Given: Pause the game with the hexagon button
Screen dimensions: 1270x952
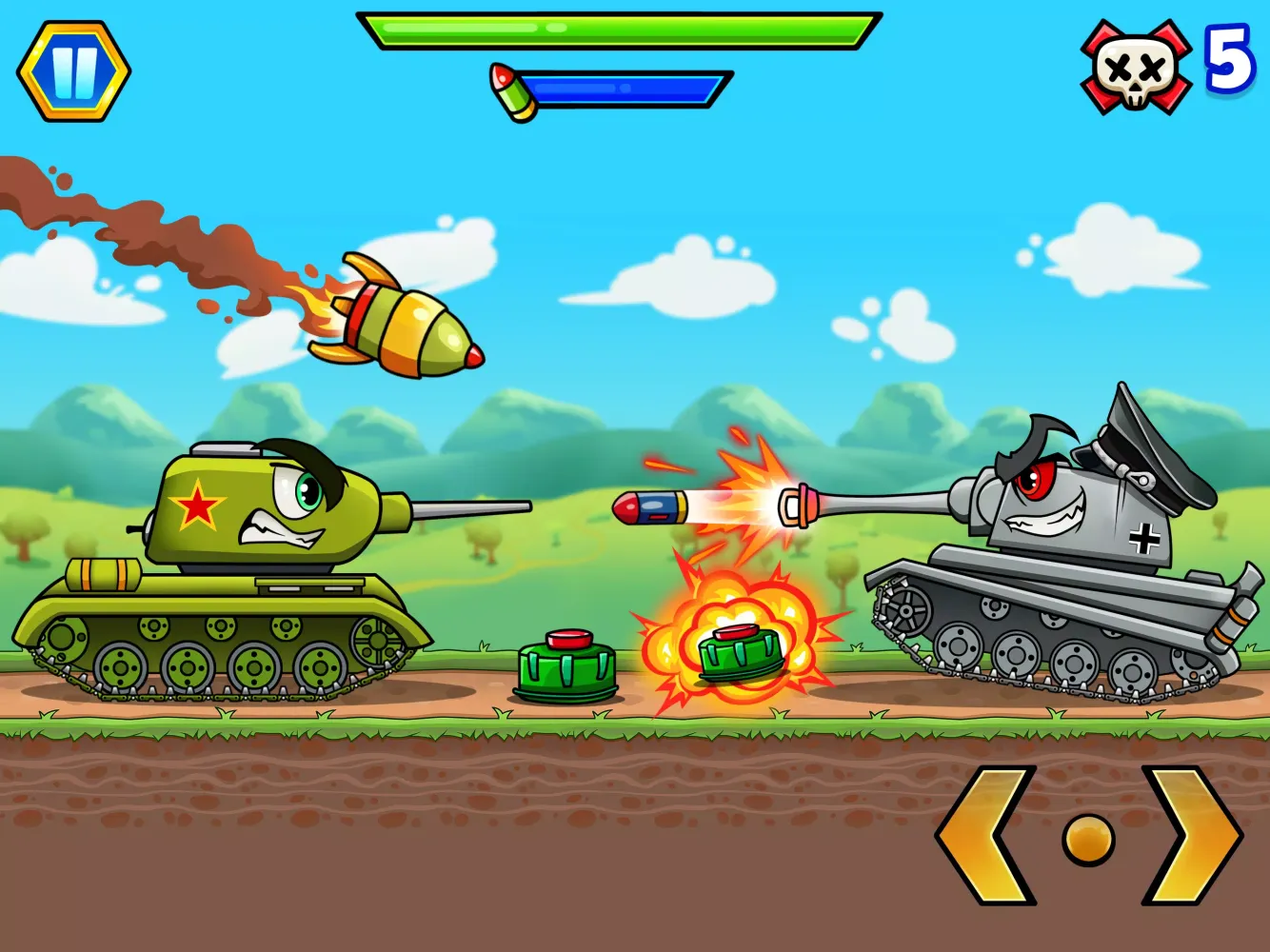Looking at the screenshot, I should (73, 71).
